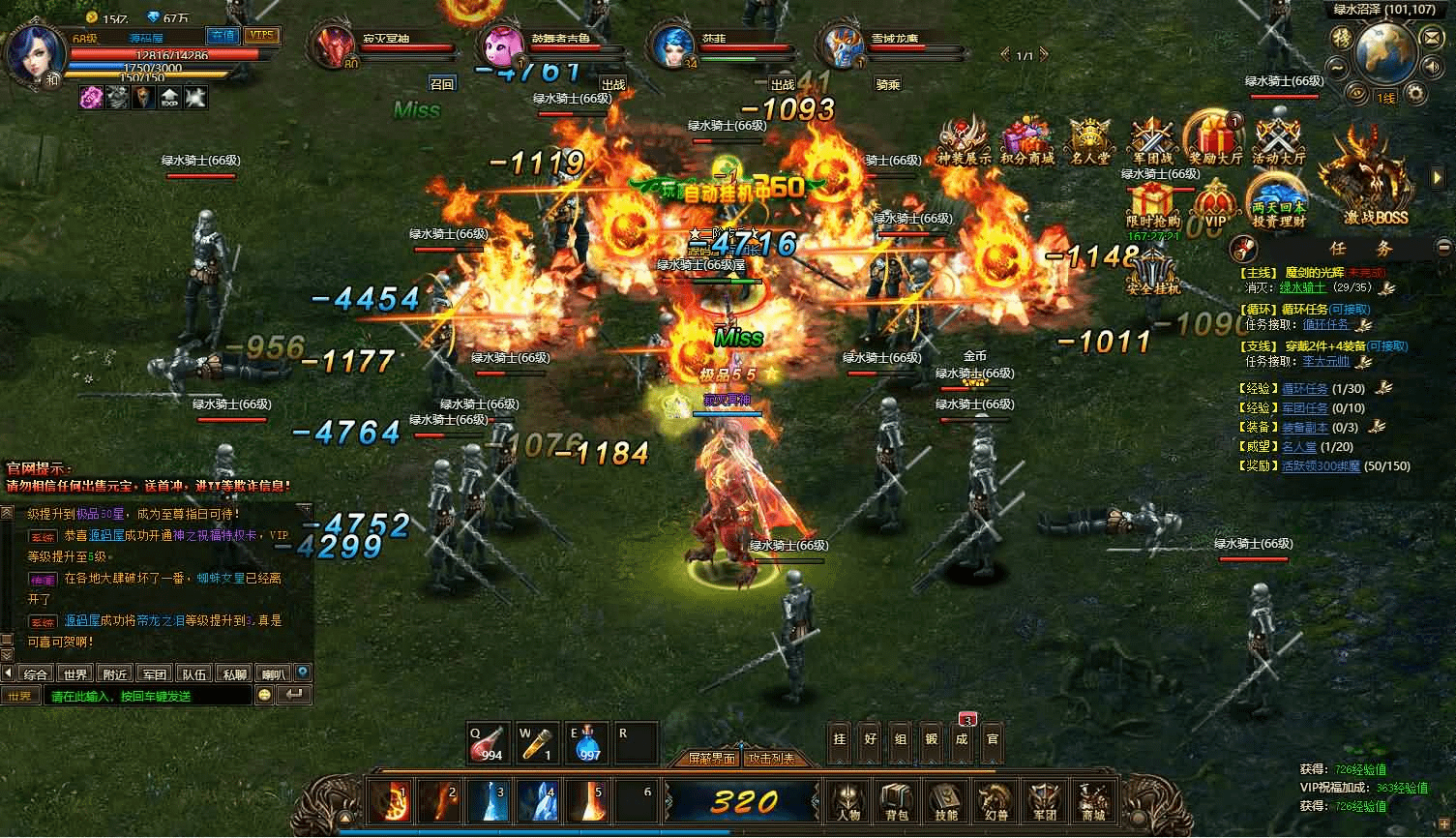Viewport: 1456px width, 838px height.
Task: Open the mail envelope icon
Action: coord(1430,37)
